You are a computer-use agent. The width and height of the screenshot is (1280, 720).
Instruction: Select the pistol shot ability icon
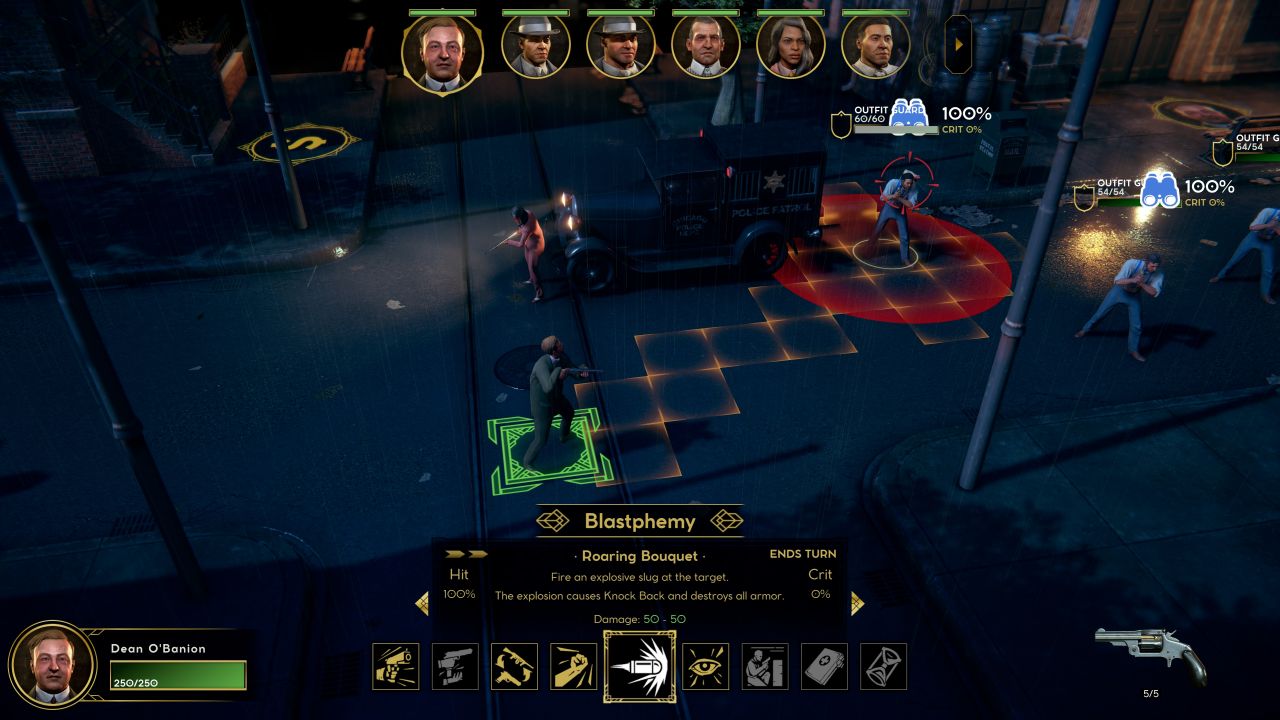pyautogui.click(x=396, y=666)
